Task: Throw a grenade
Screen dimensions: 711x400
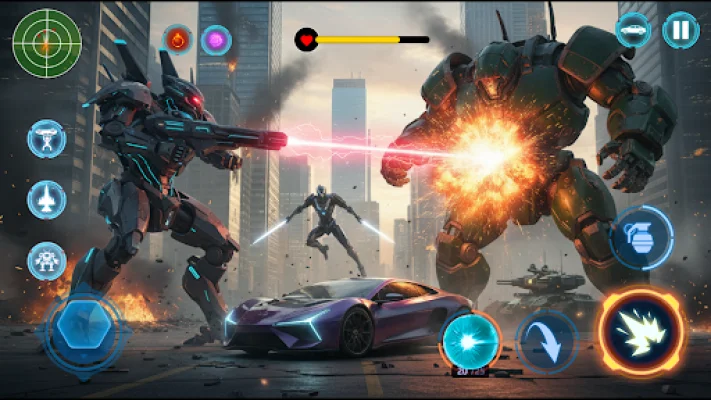Action: [x=640, y=238]
